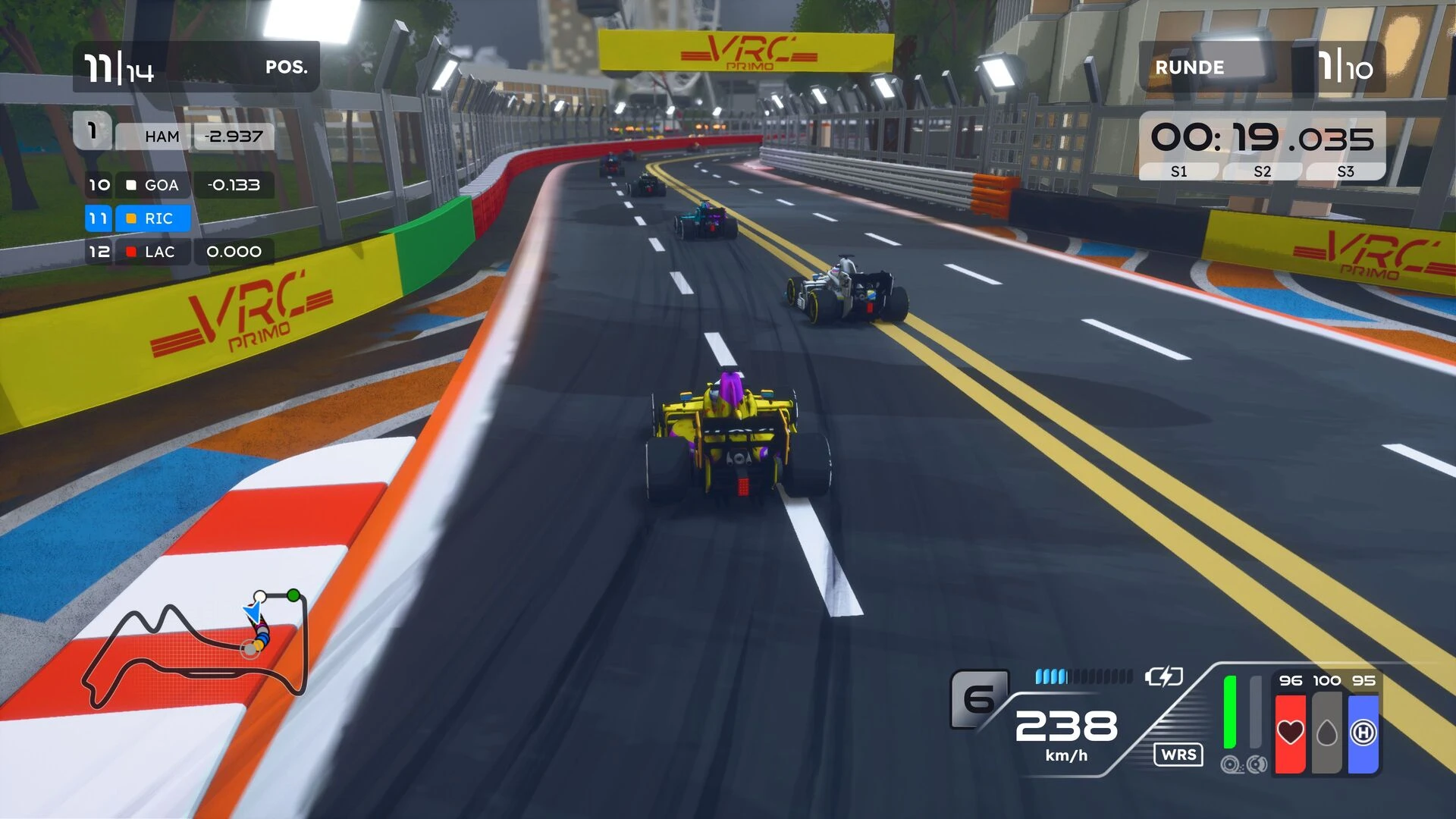Click the grey fuel drop icon

(1326, 733)
